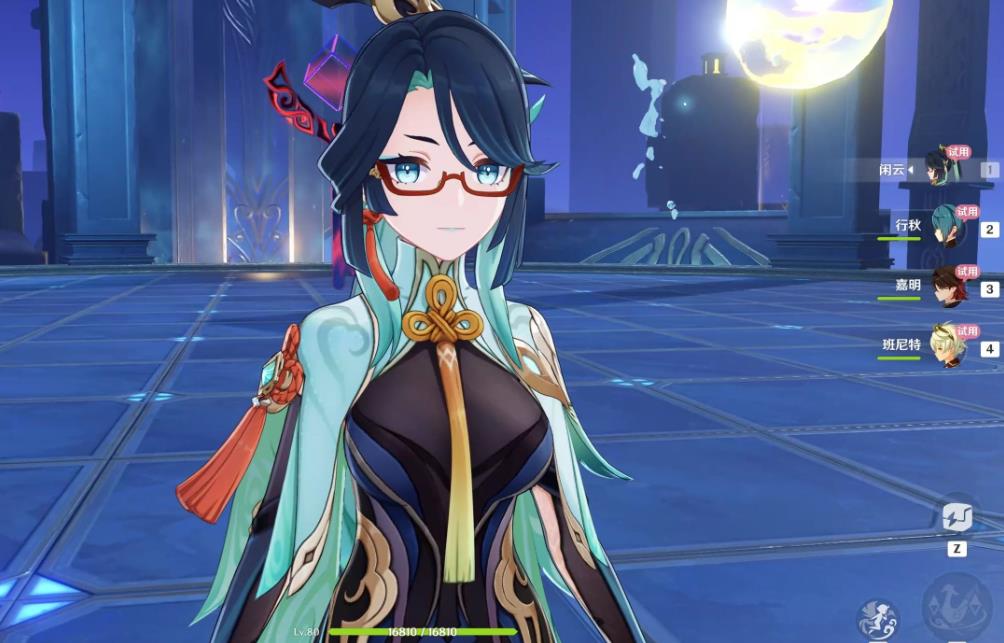Switch to party member 嘉明
This screenshot has height=643, width=1004.
pos(946,287)
